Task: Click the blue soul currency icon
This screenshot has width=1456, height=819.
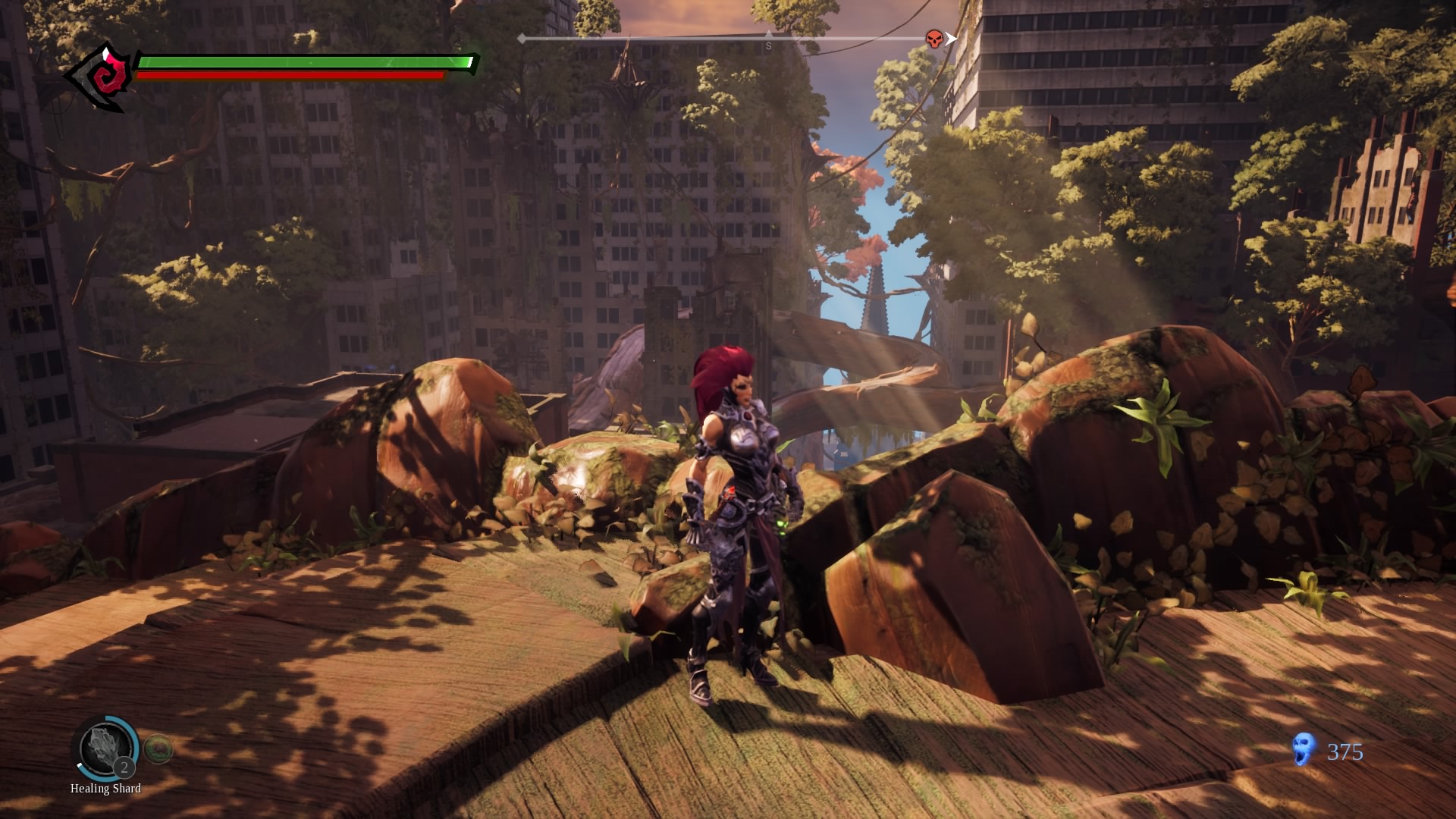Action: click(x=1303, y=749)
